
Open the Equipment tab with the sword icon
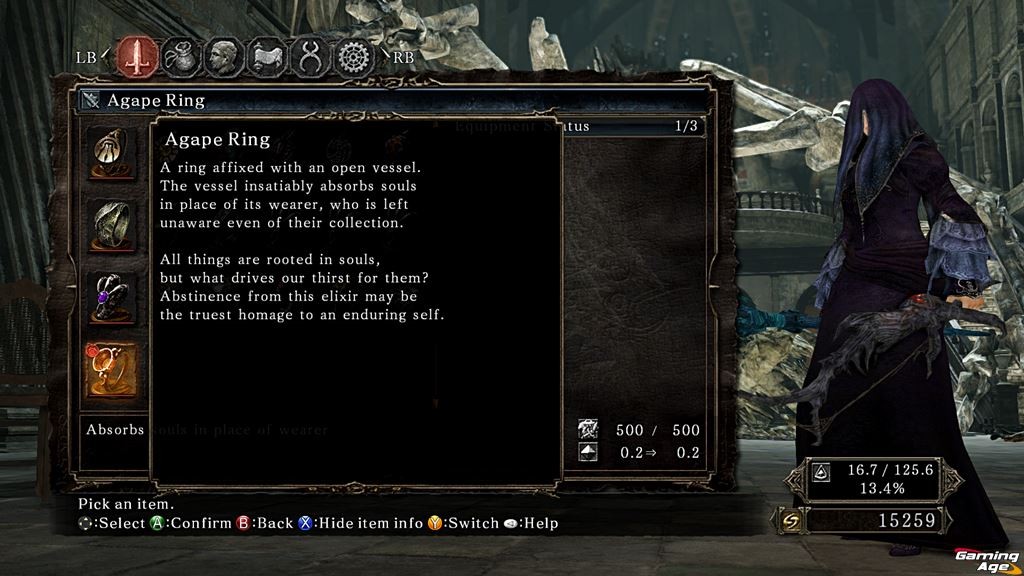click(x=137, y=56)
